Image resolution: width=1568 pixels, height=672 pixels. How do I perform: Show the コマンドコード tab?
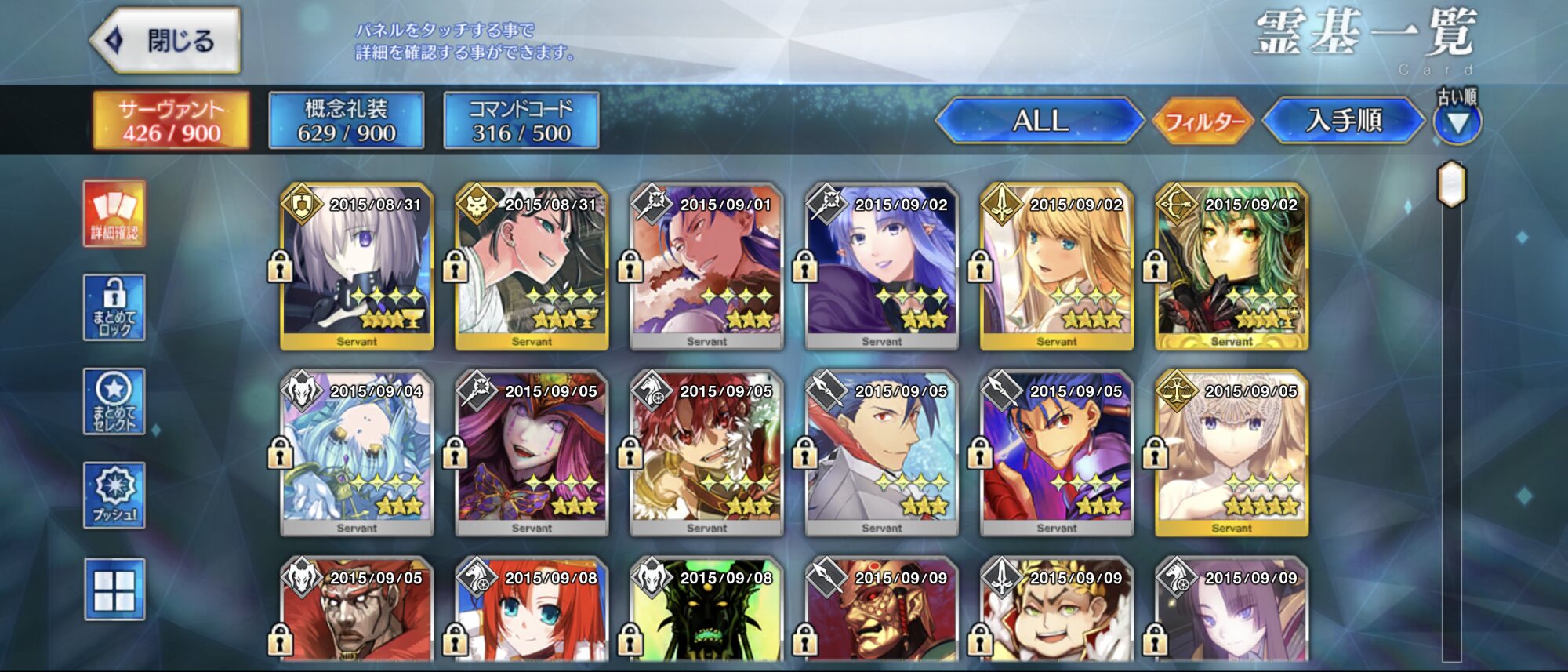point(521,121)
